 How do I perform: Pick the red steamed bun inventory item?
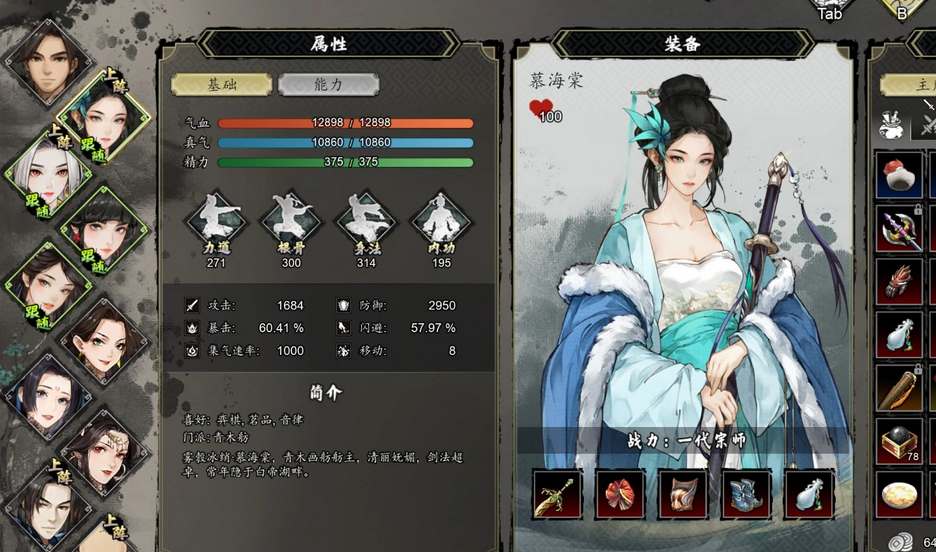click(x=899, y=177)
